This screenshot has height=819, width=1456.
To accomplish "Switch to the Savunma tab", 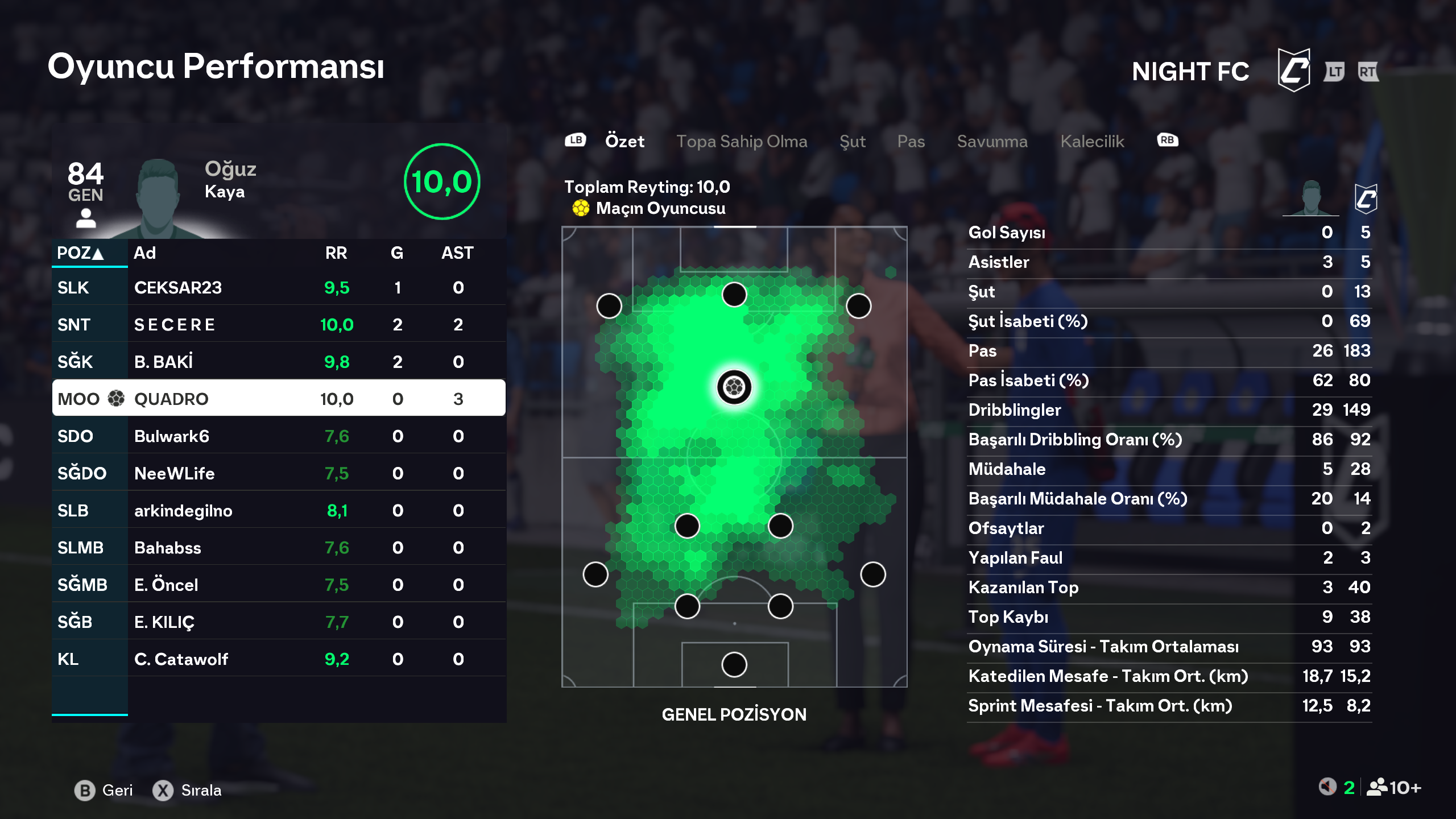I will click(x=992, y=141).
